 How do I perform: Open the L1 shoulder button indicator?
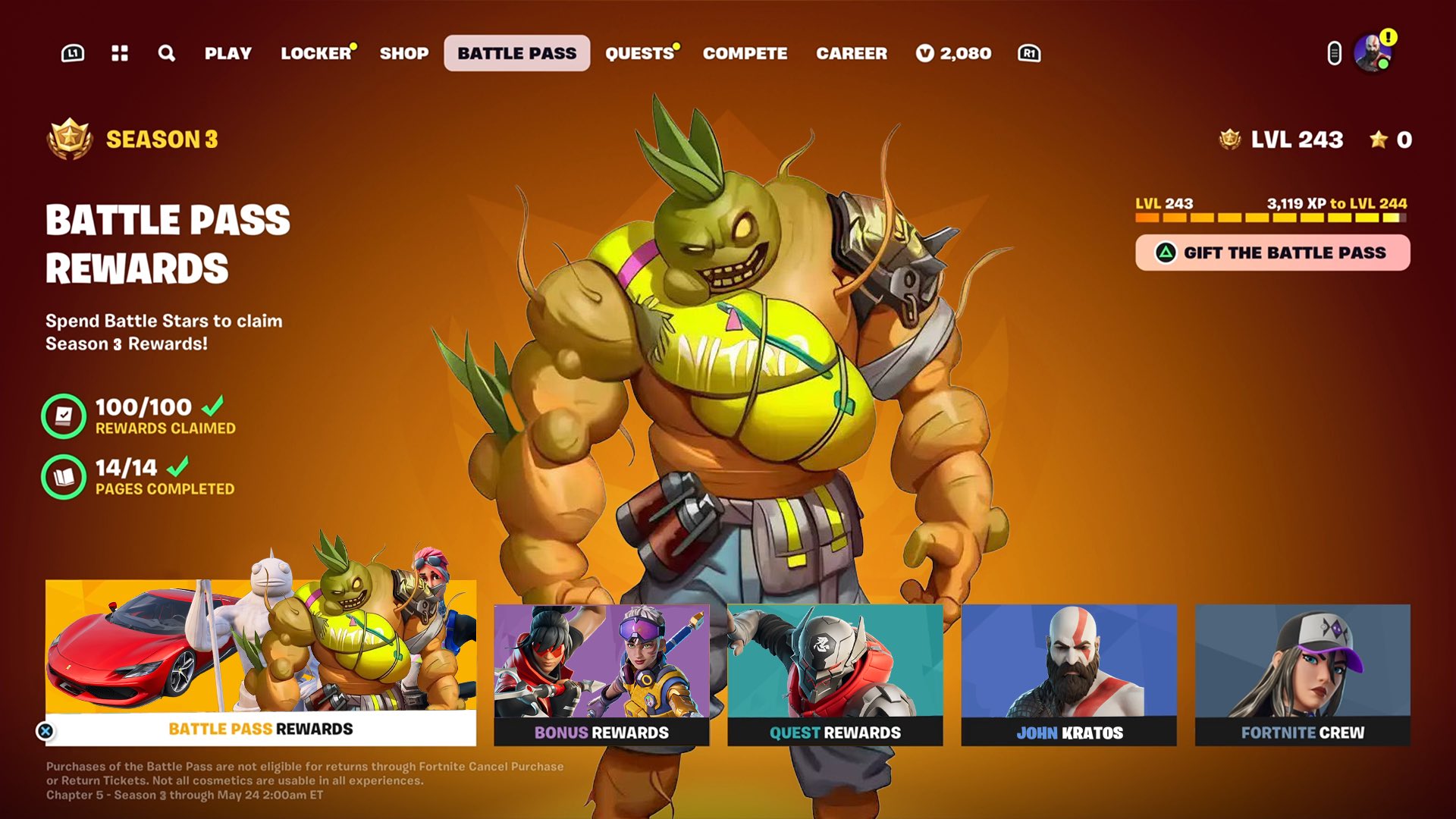[x=73, y=53]
